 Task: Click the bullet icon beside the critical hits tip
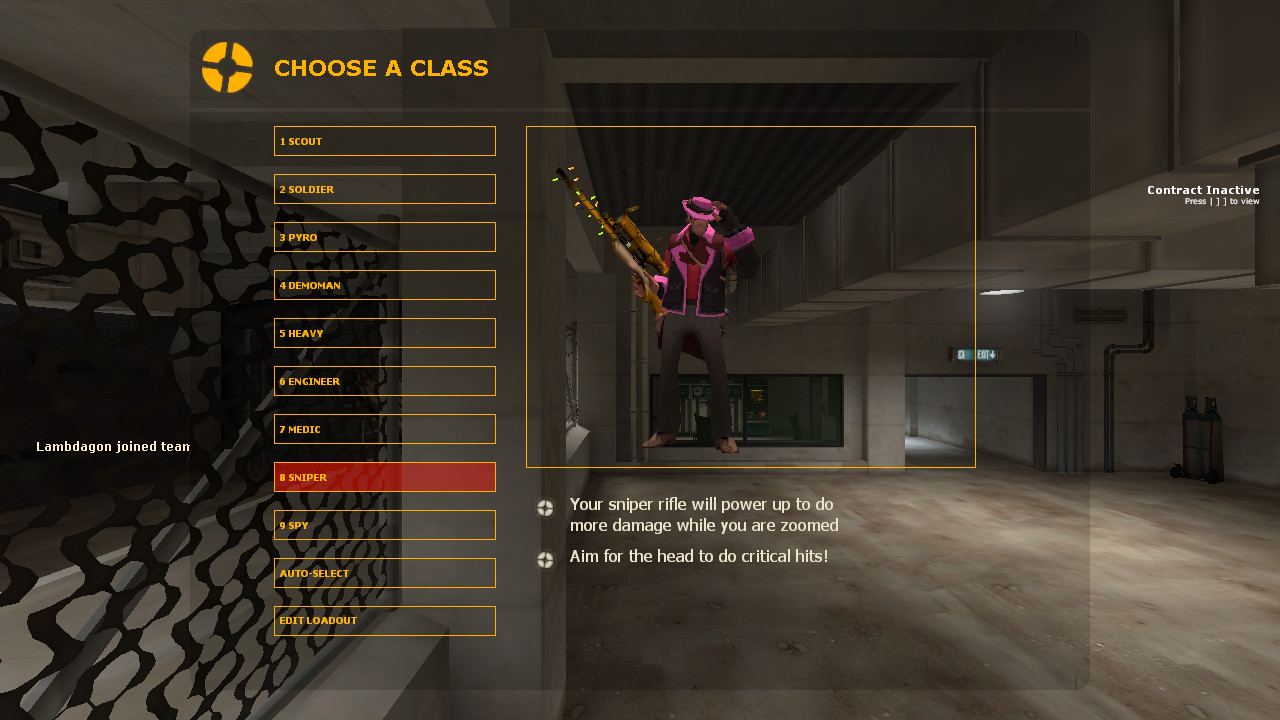545,560
